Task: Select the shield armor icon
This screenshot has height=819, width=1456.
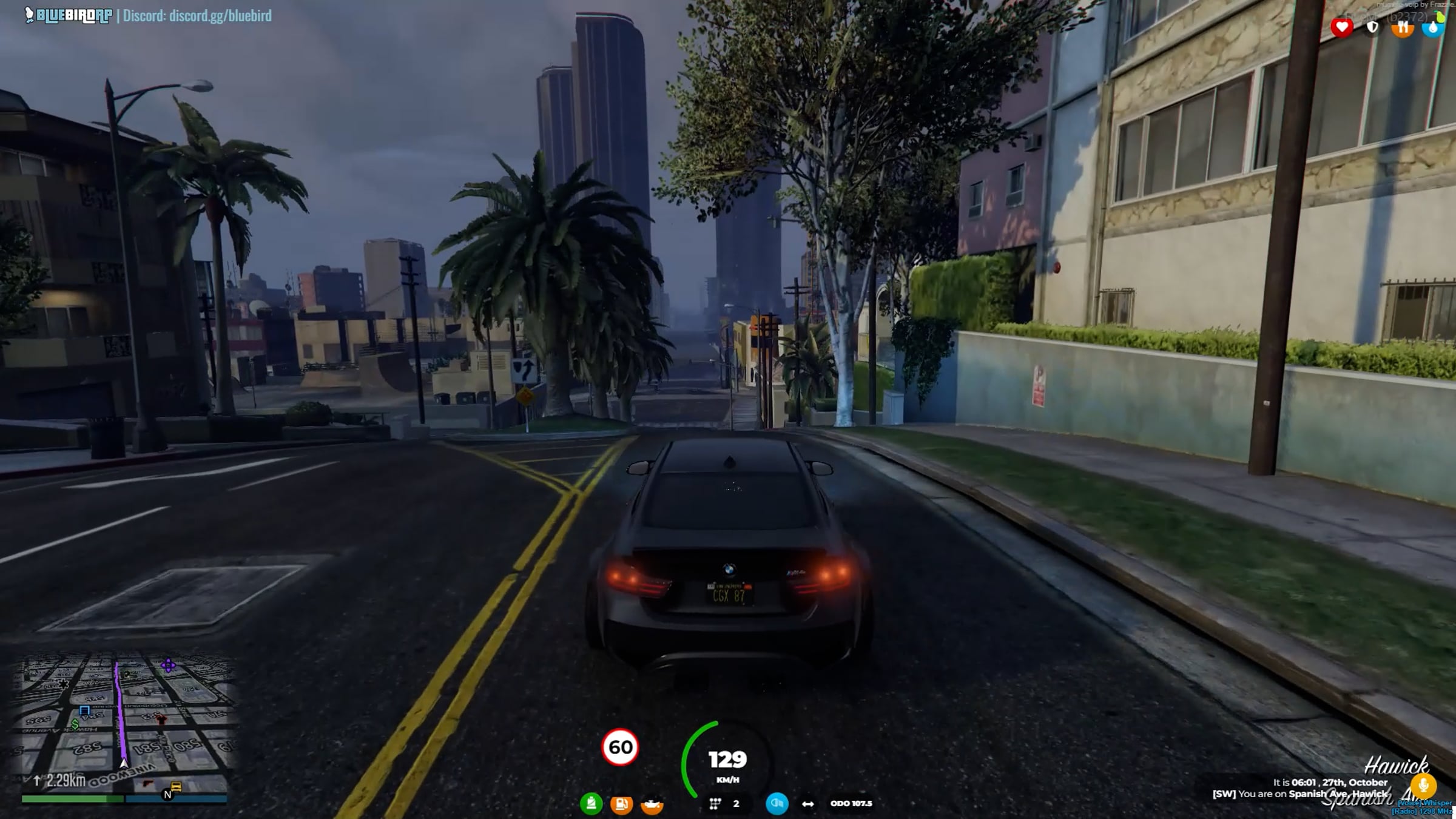Action: 1372,27
